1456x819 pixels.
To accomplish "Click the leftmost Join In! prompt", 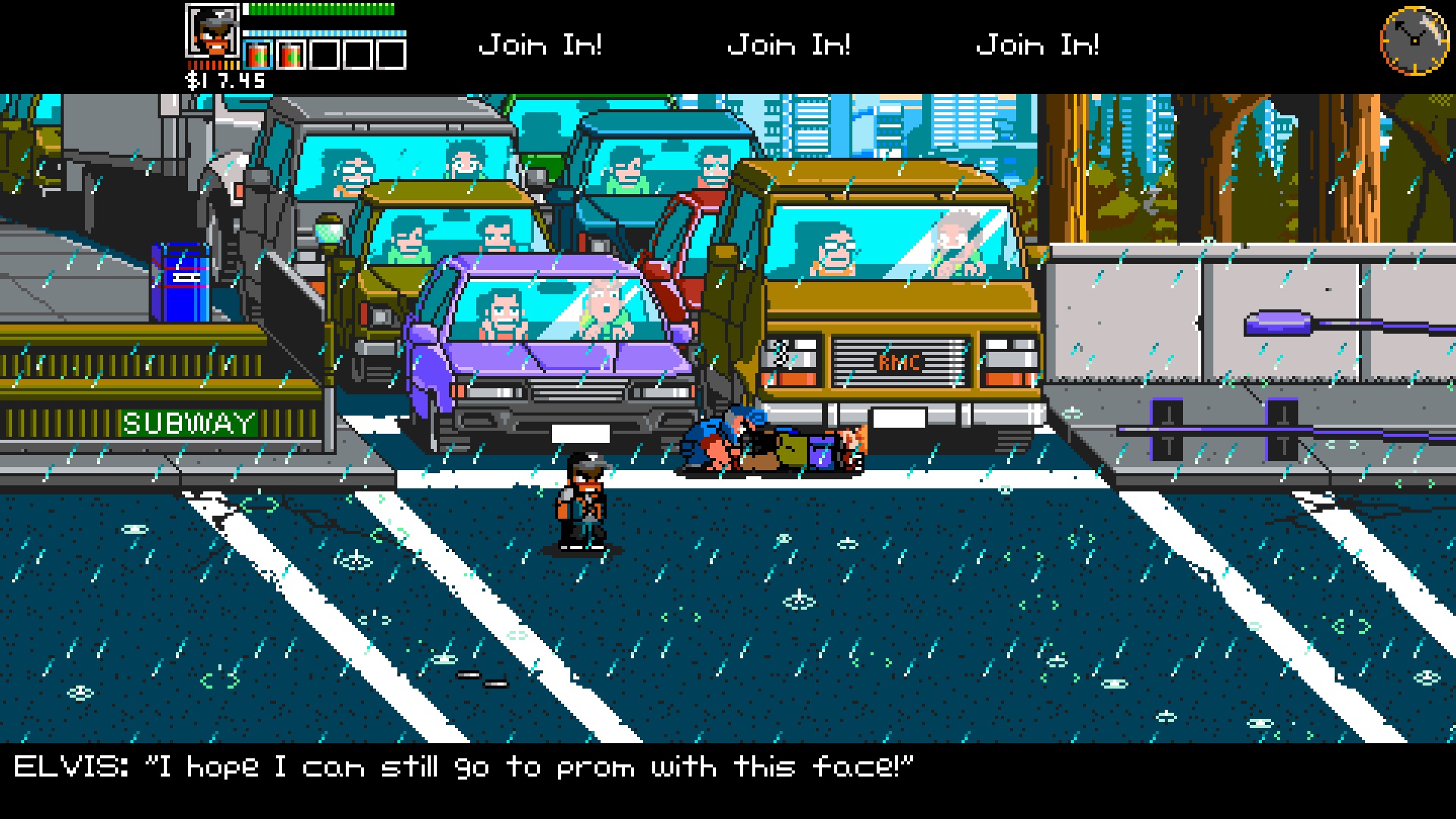I will click(x=541, y=44).
